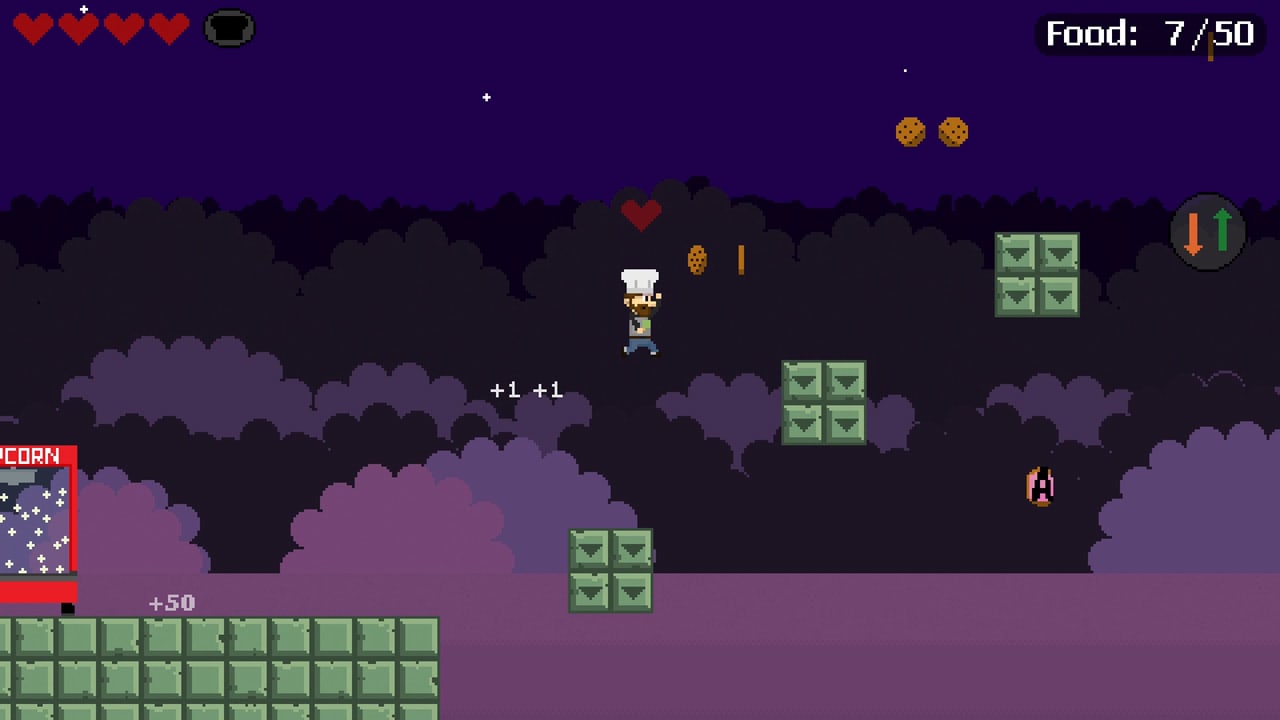Click the first heart in the health bar

click(35, 28)
